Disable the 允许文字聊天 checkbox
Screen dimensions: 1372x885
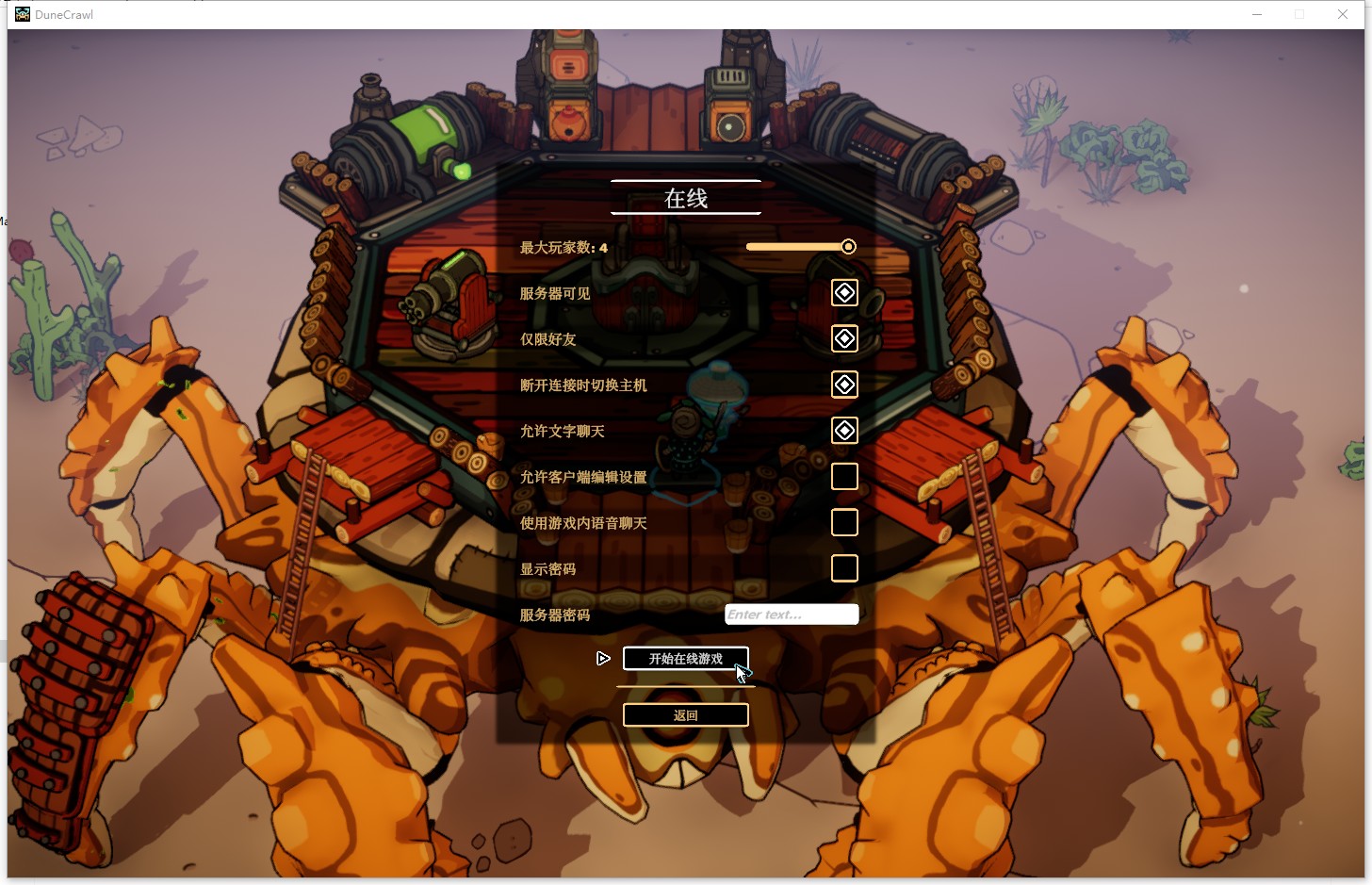coord(844,431)
